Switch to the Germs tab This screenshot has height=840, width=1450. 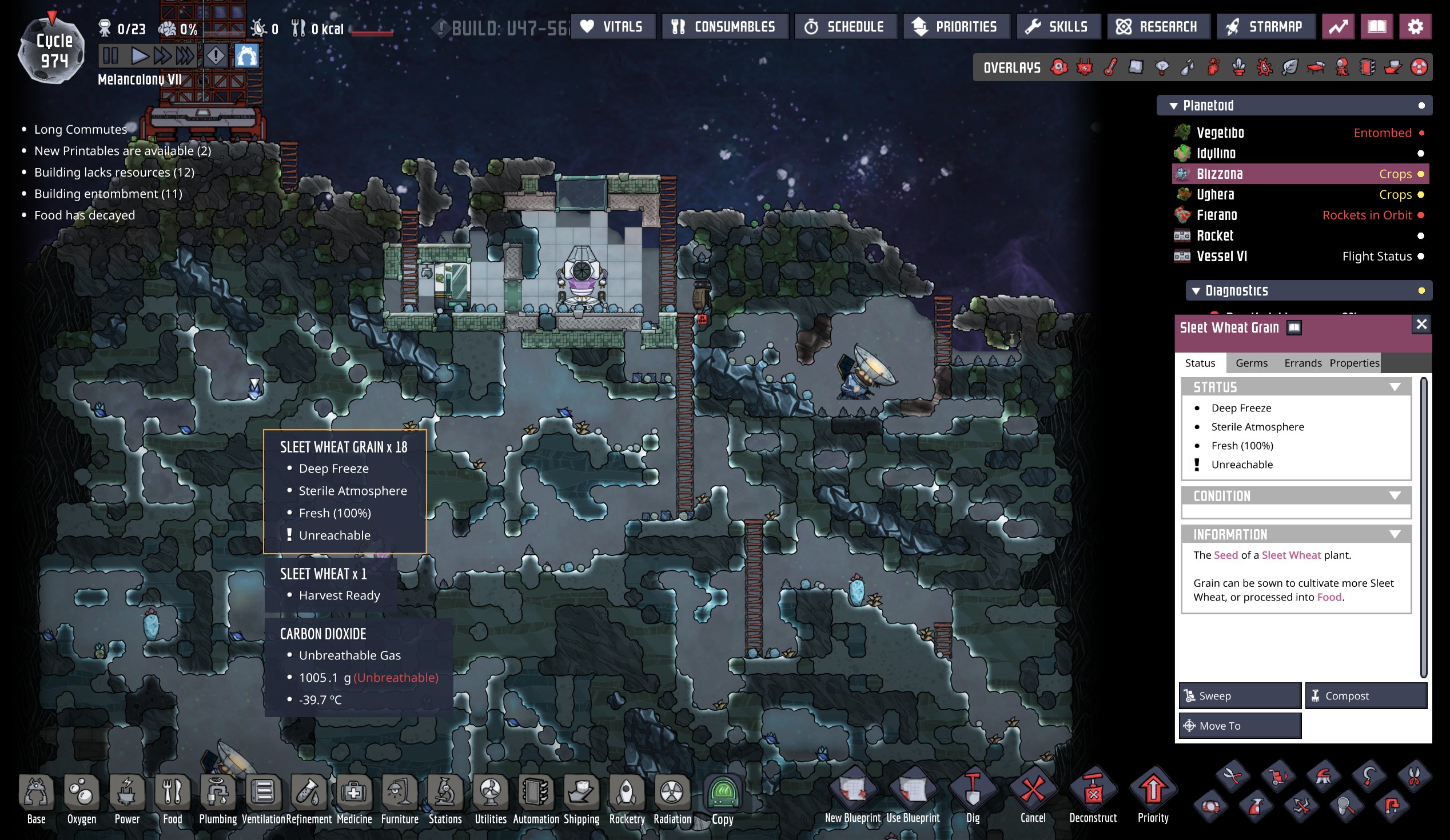pos(1251,363)
